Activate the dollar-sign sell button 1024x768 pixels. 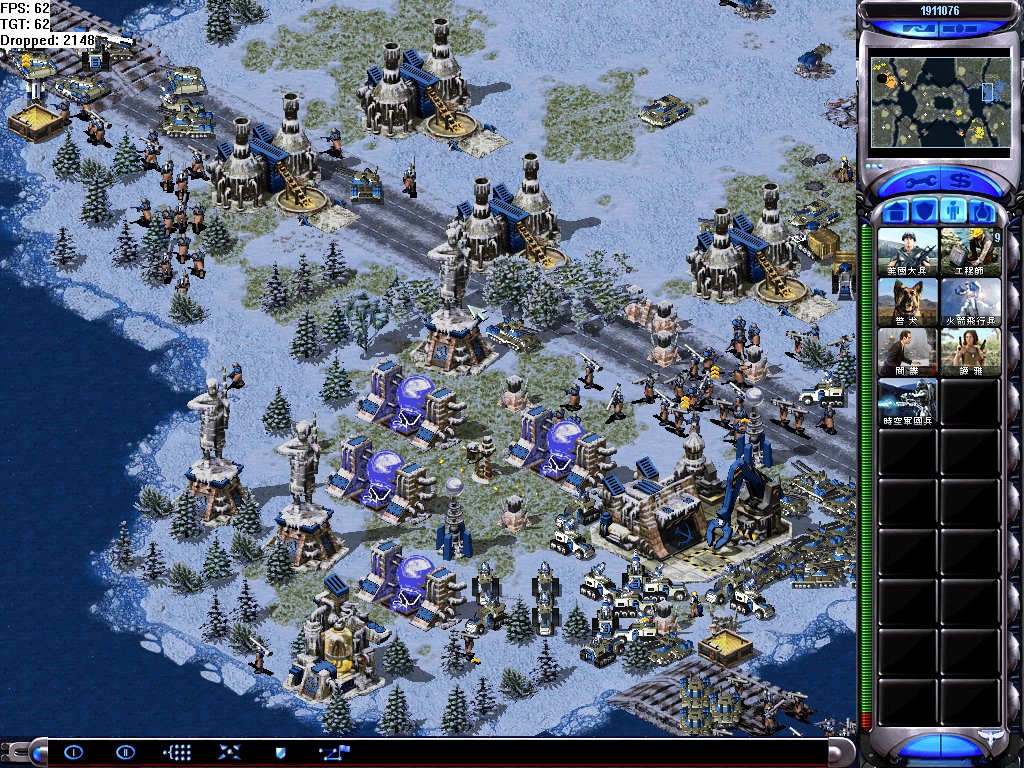962,184
